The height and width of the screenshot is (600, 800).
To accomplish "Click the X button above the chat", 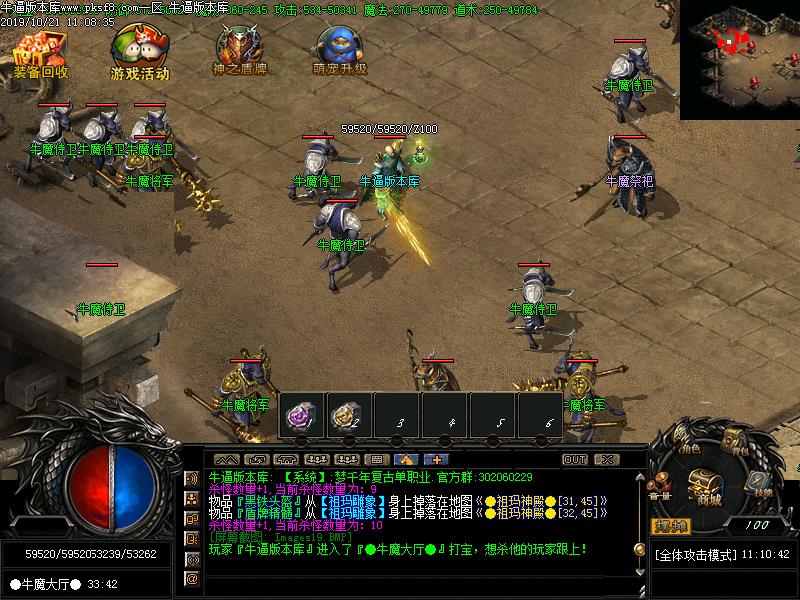I will pyautogui.click(x=606, y=460).
